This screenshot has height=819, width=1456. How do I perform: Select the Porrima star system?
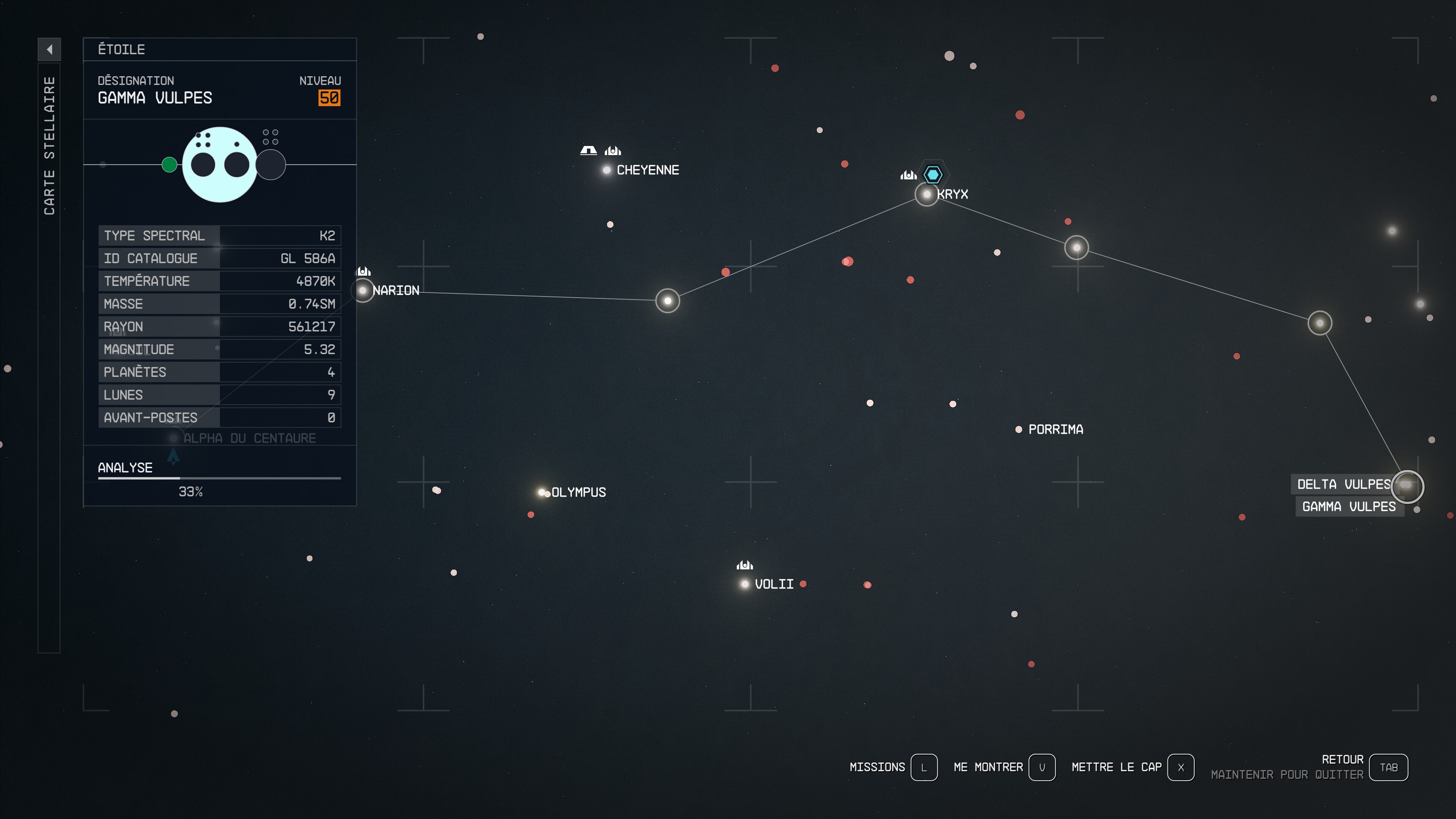[x=1019, y=430]
